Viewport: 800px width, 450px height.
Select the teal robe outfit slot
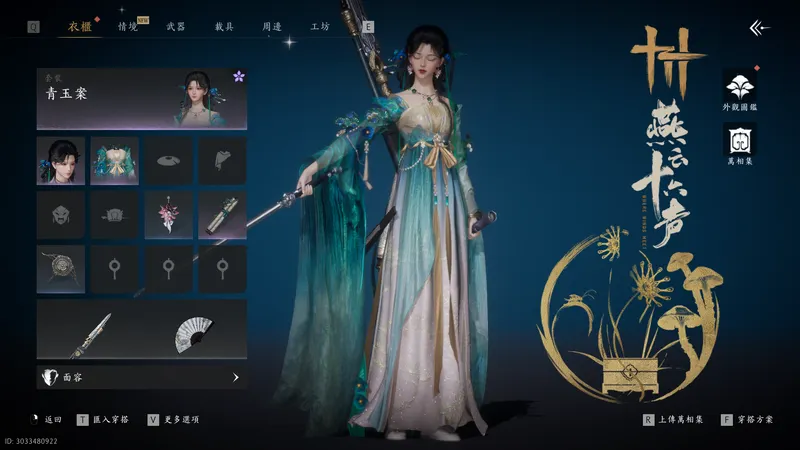coord(115,160)
